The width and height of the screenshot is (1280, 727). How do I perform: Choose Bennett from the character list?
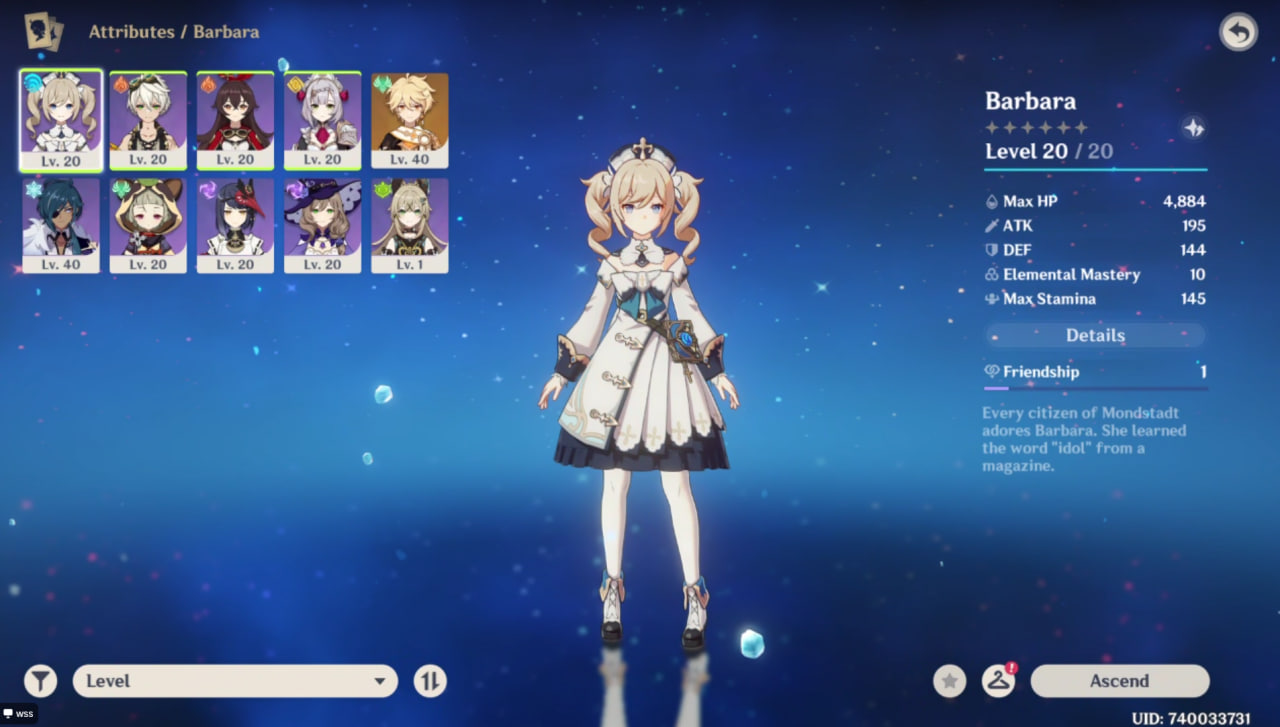(x=148, y=120)
